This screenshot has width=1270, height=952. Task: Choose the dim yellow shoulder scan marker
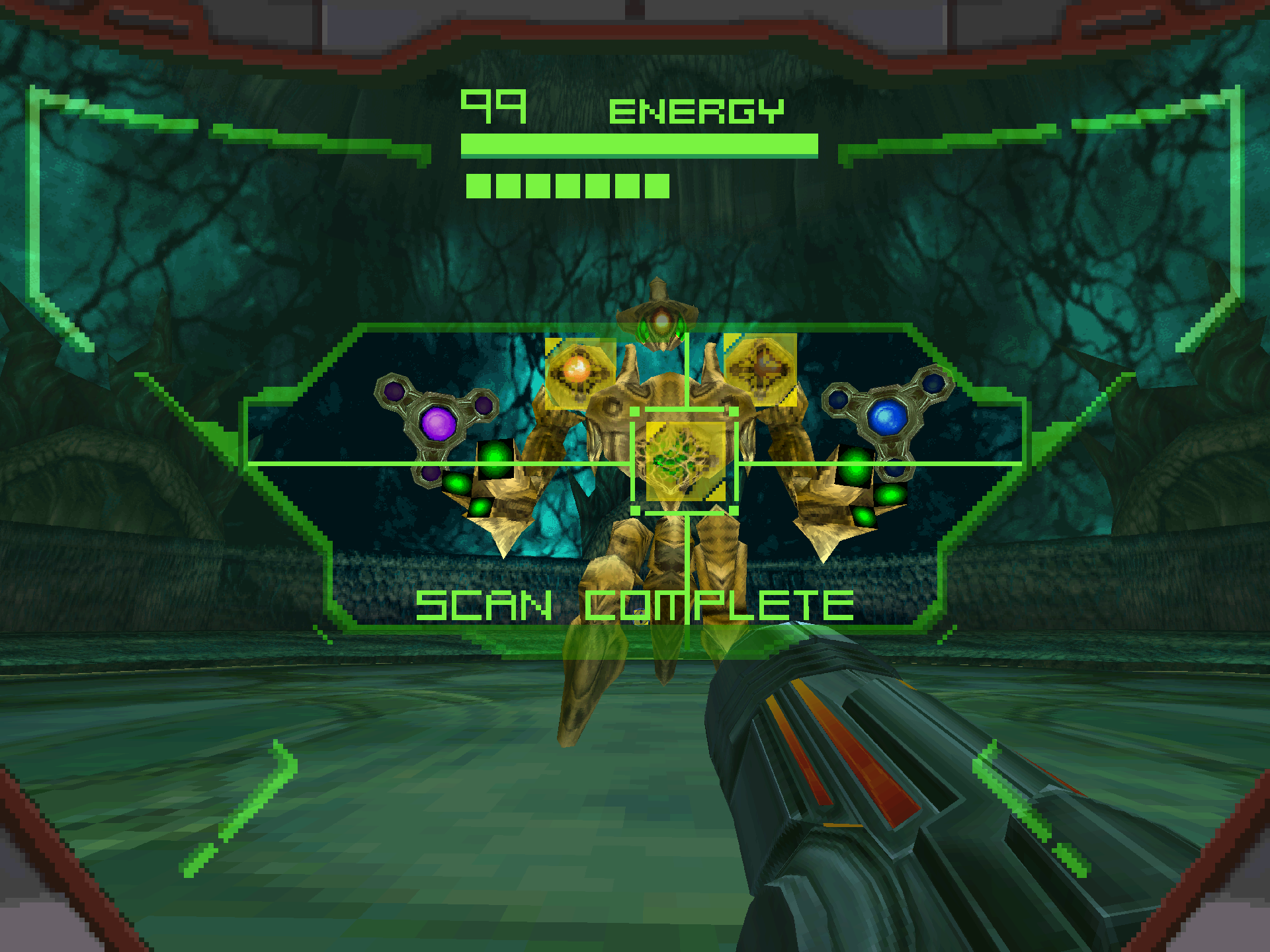[x=760, y=368]
